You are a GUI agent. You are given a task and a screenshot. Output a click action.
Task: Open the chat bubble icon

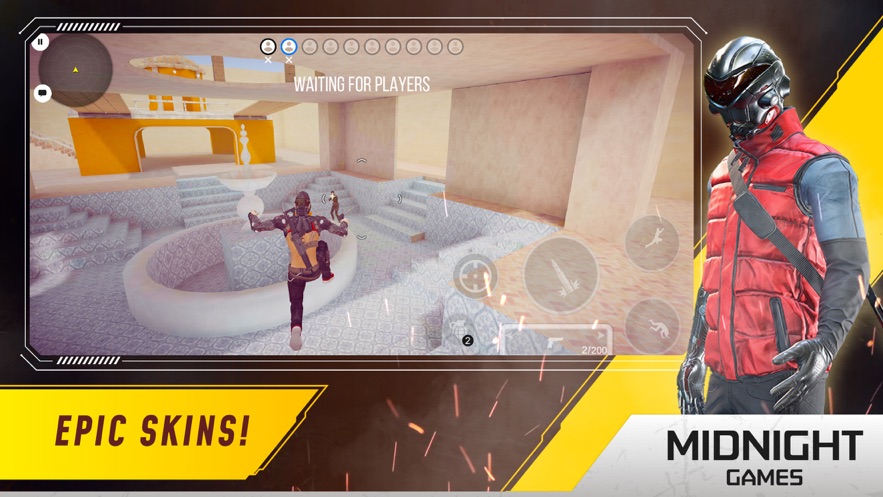pyautogui.click(x=42, y=94)
